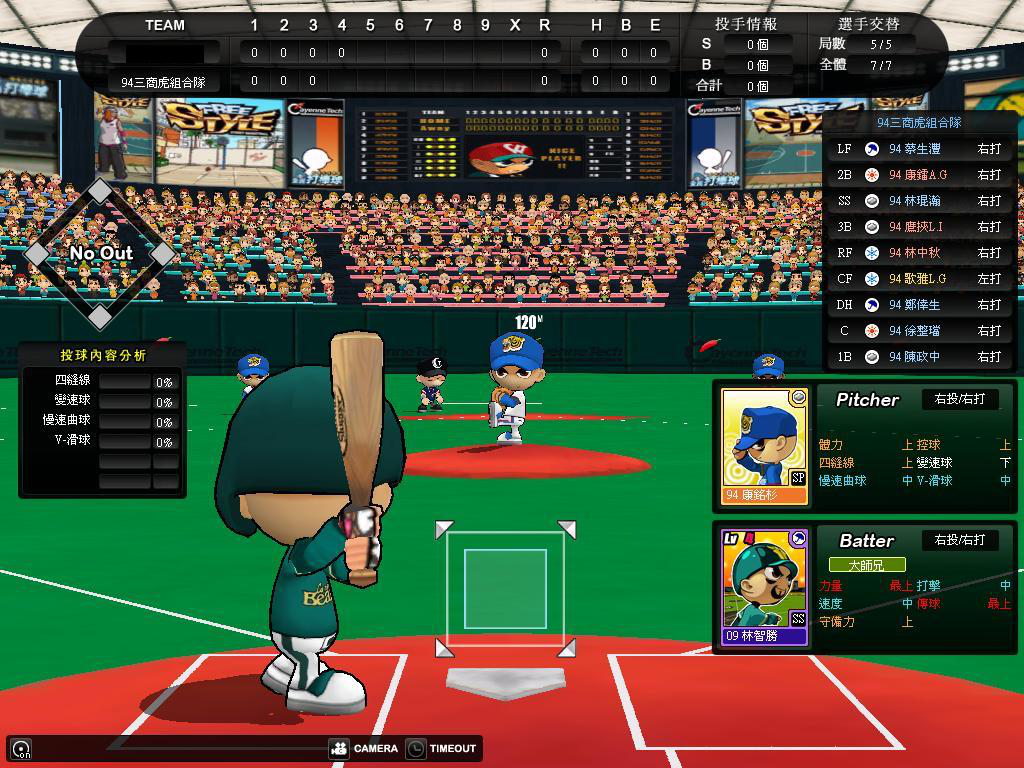Choose DH 鄭倖生 in the lineup
The width and height of the screenshot is (1024, 768).
coord(919,304)
